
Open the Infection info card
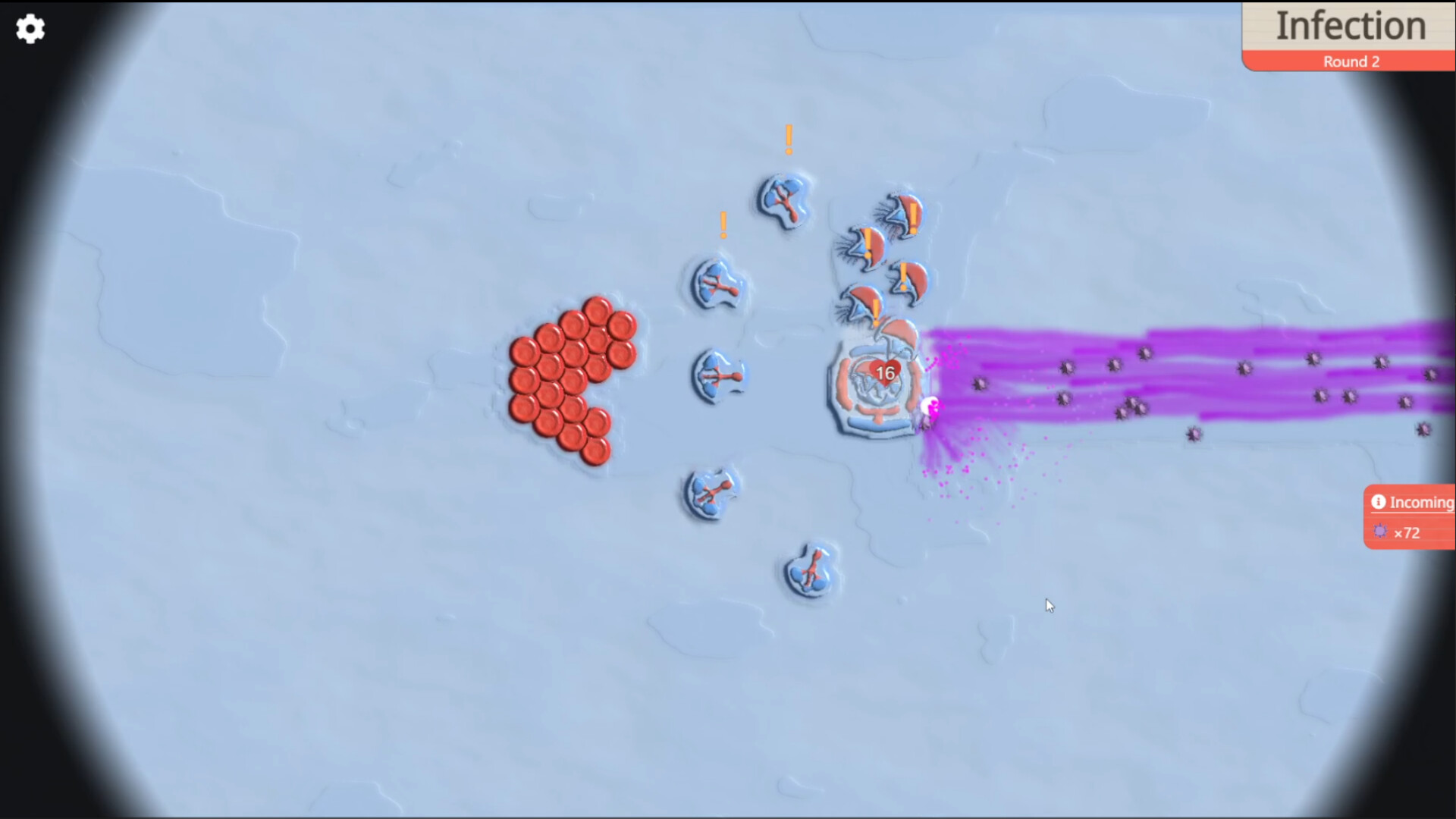tap(1351, 25)
